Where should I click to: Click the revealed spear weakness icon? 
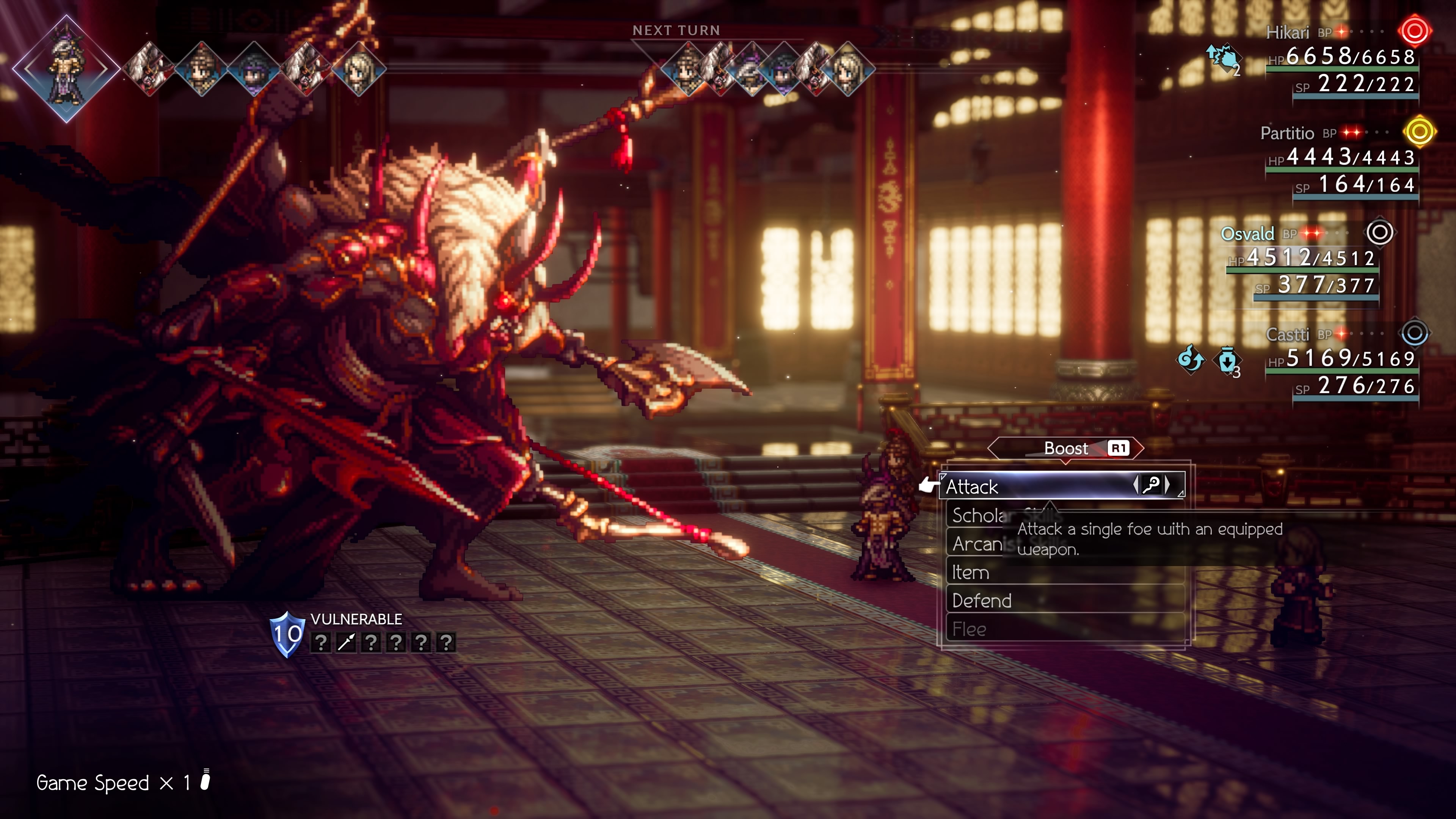pos(346,643)
